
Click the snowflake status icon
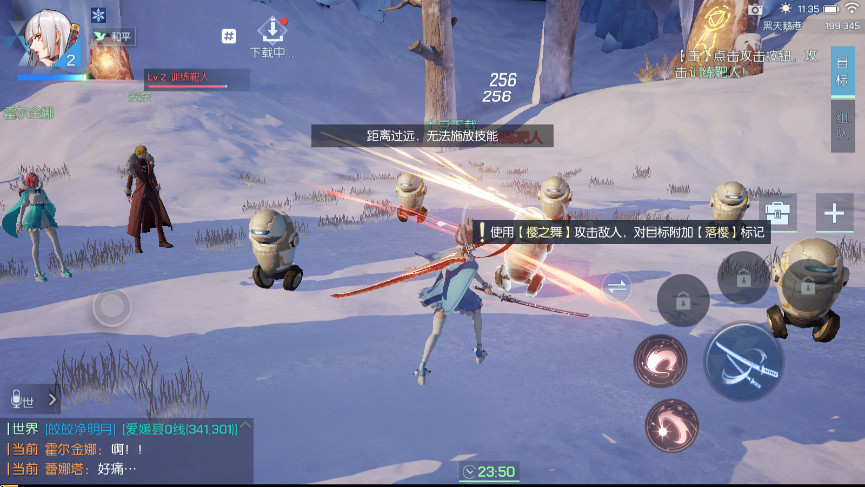(x=98, y=15)
